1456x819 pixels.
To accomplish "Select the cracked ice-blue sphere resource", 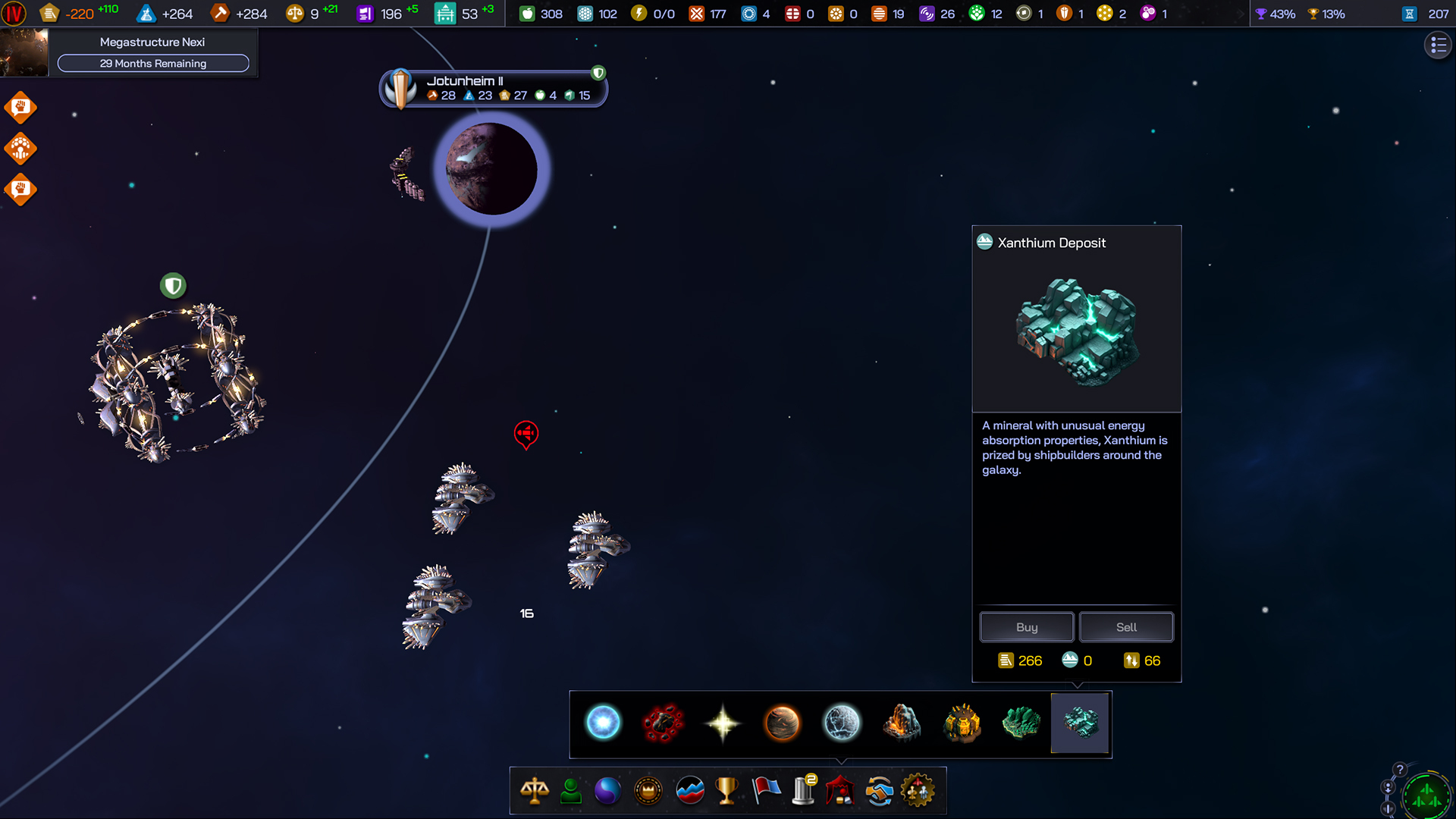I will pos(842,723).
